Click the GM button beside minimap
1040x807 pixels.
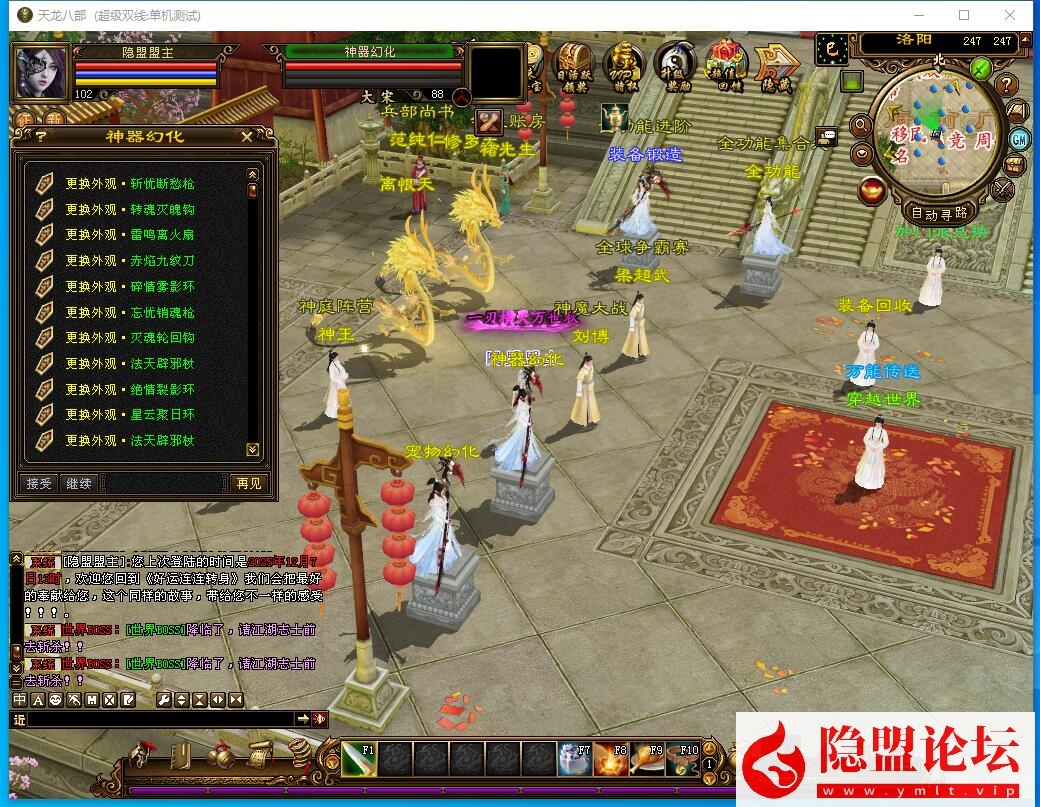click(x=1020, y=139)
